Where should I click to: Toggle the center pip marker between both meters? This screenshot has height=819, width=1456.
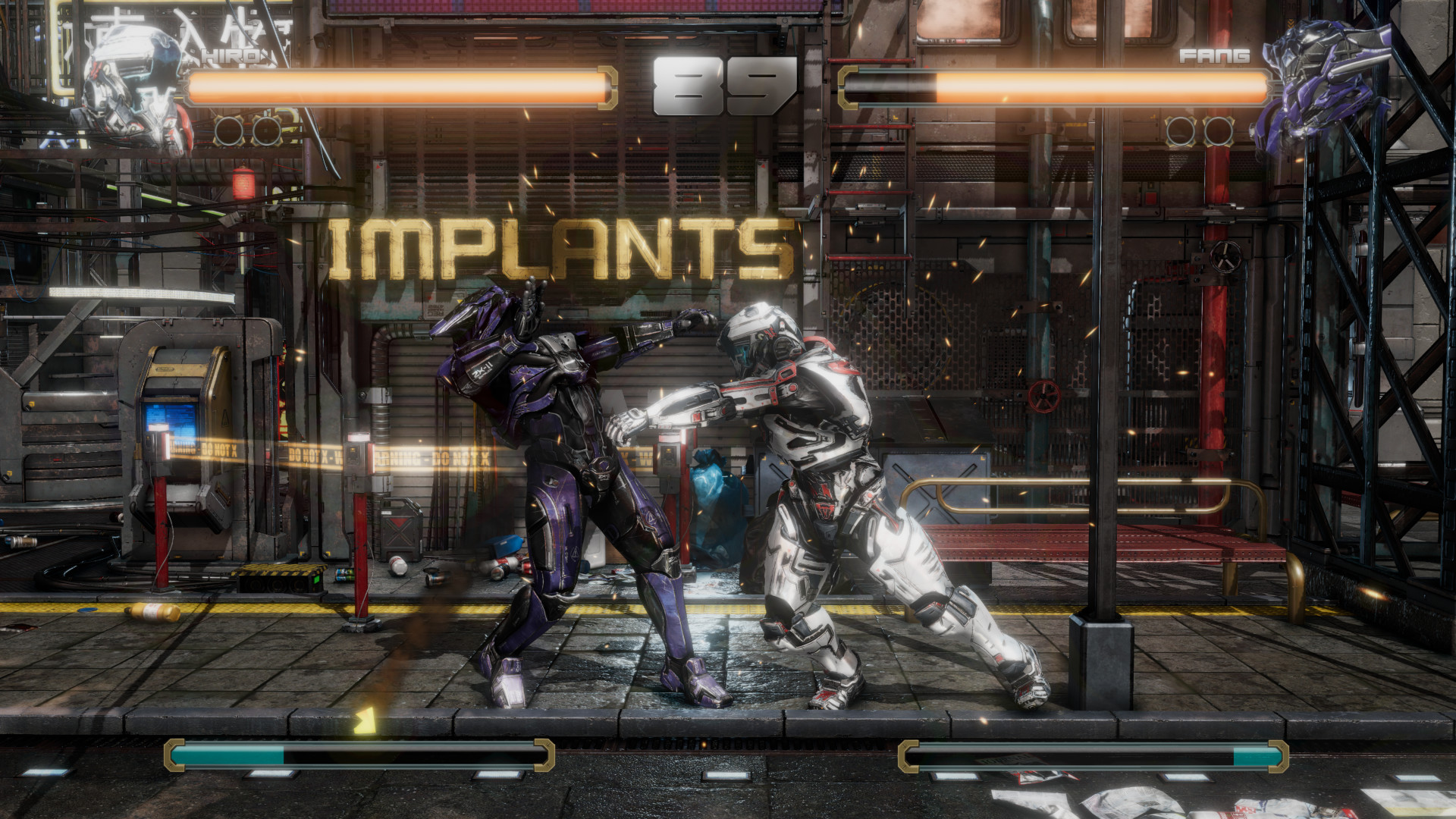pos(728,776)
